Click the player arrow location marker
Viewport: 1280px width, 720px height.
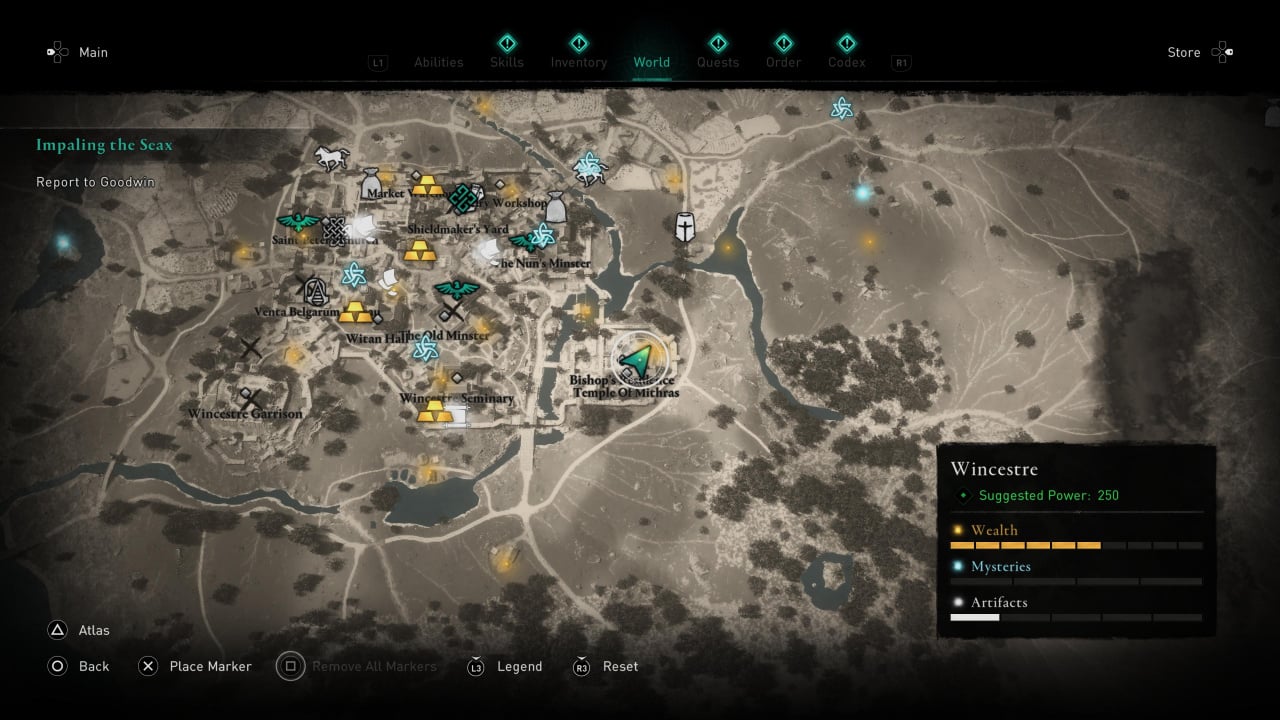coord(636,357)
